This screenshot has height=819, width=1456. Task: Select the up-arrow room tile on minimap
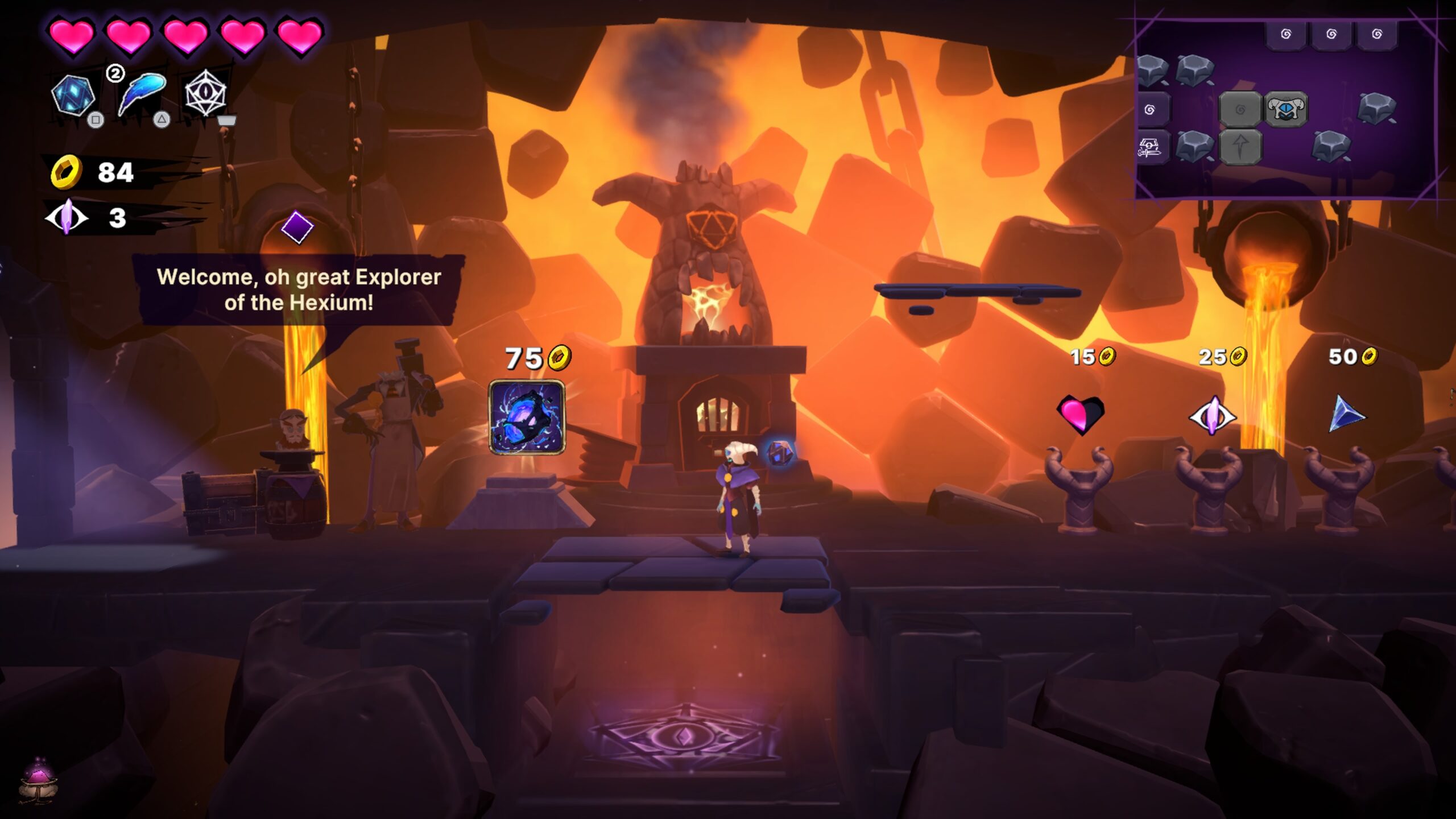1240,147
